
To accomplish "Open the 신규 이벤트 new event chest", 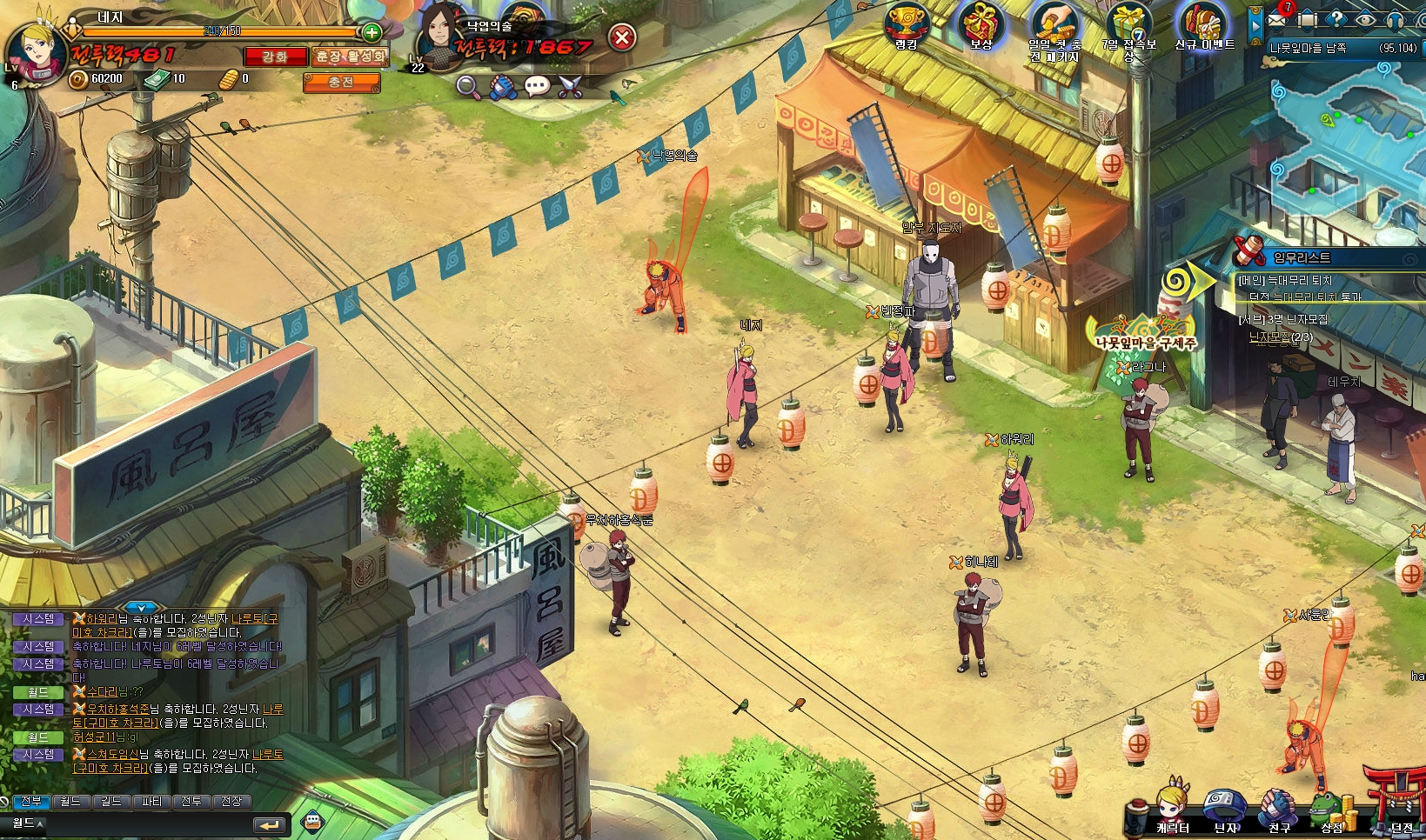I will (x=1204, y=26).
